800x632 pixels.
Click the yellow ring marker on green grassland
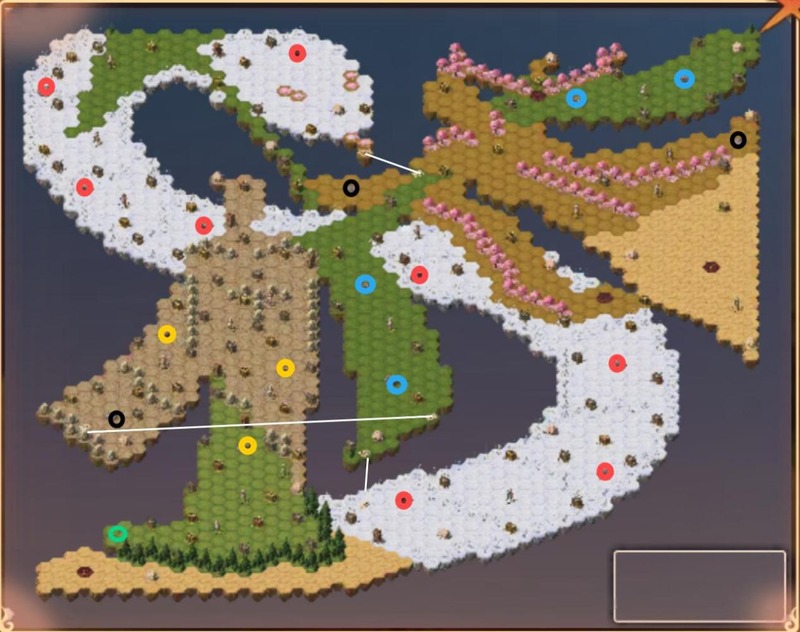pyautogui.click(x=248, y=445)
